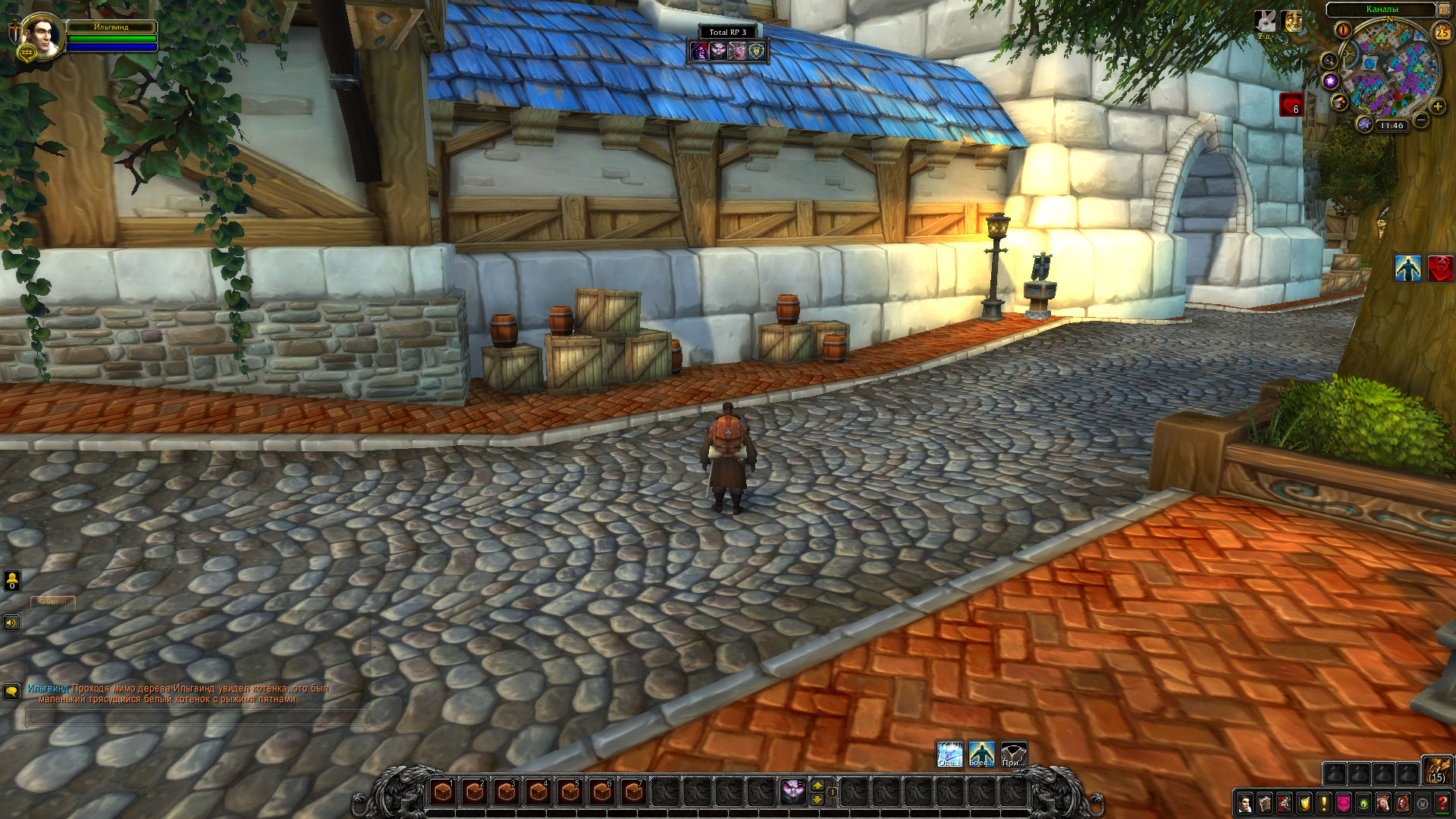This screenshot has height=819, width=1456.
Task: Click the yellow shield guild button
Action: pos(1304,803)
